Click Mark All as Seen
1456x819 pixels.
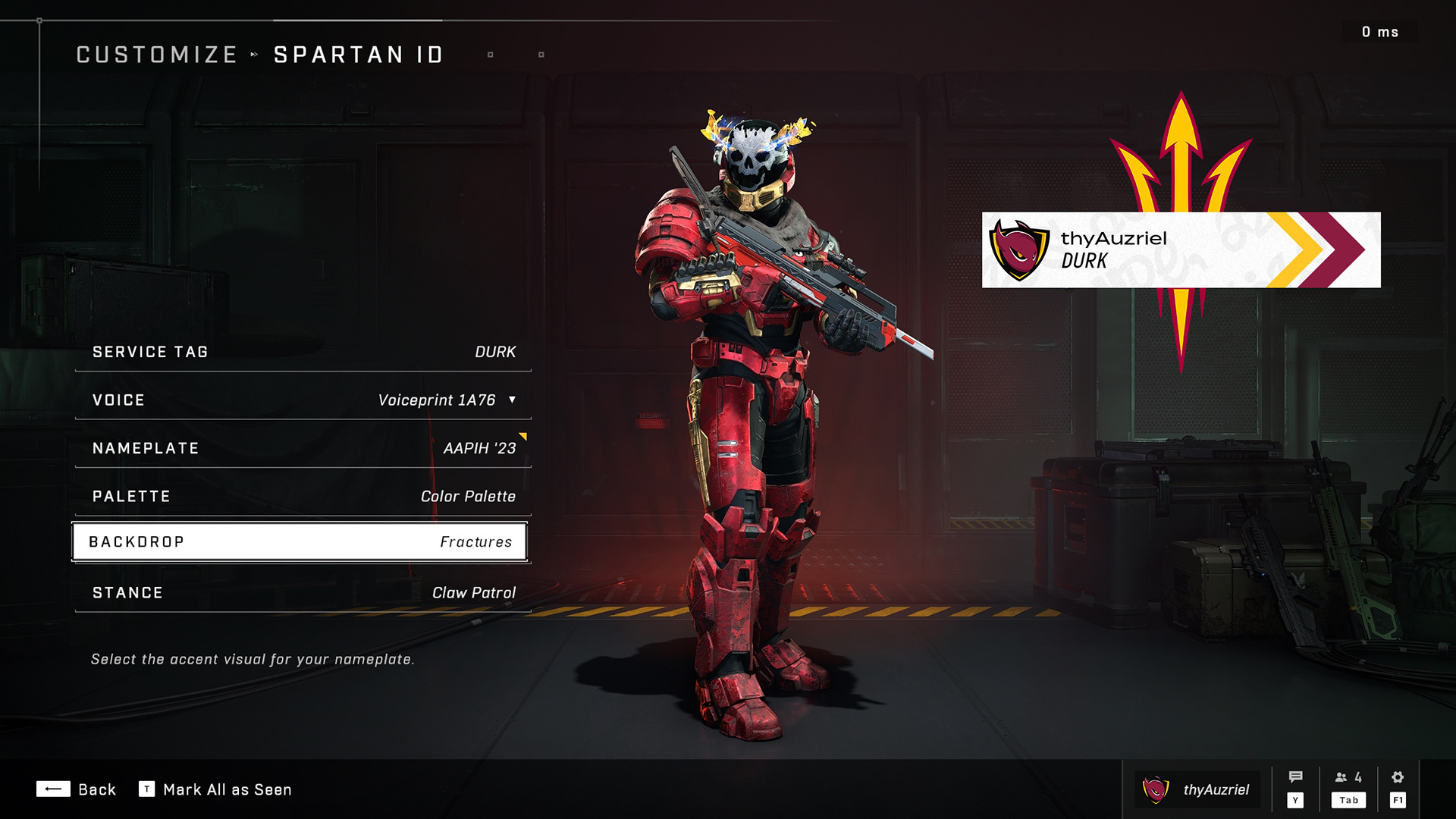[x=215, y=789]
